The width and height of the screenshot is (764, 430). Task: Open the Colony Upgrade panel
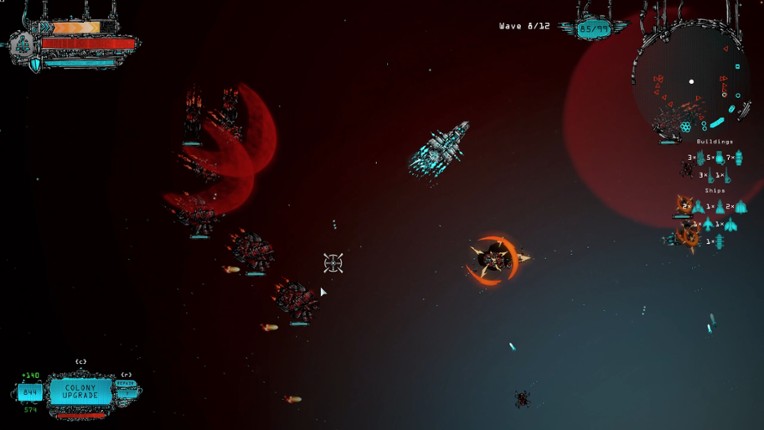81,390
